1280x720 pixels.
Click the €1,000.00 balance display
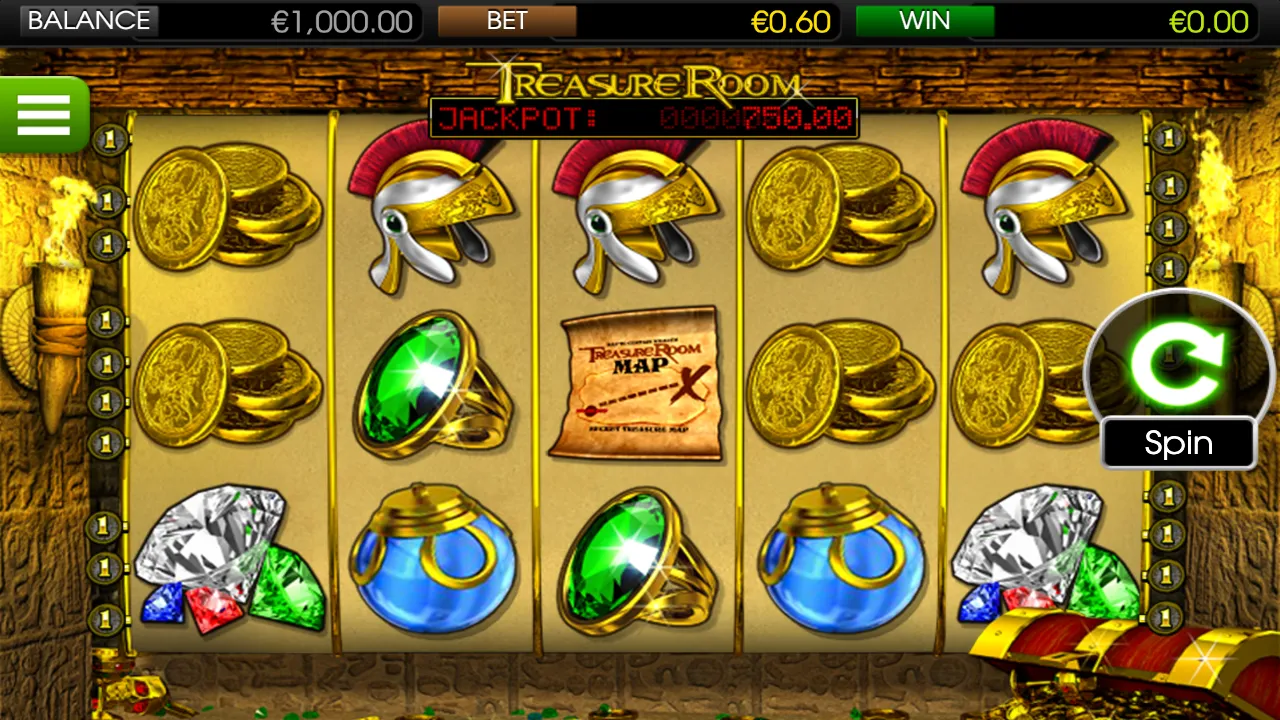click(x=342, y=21)
